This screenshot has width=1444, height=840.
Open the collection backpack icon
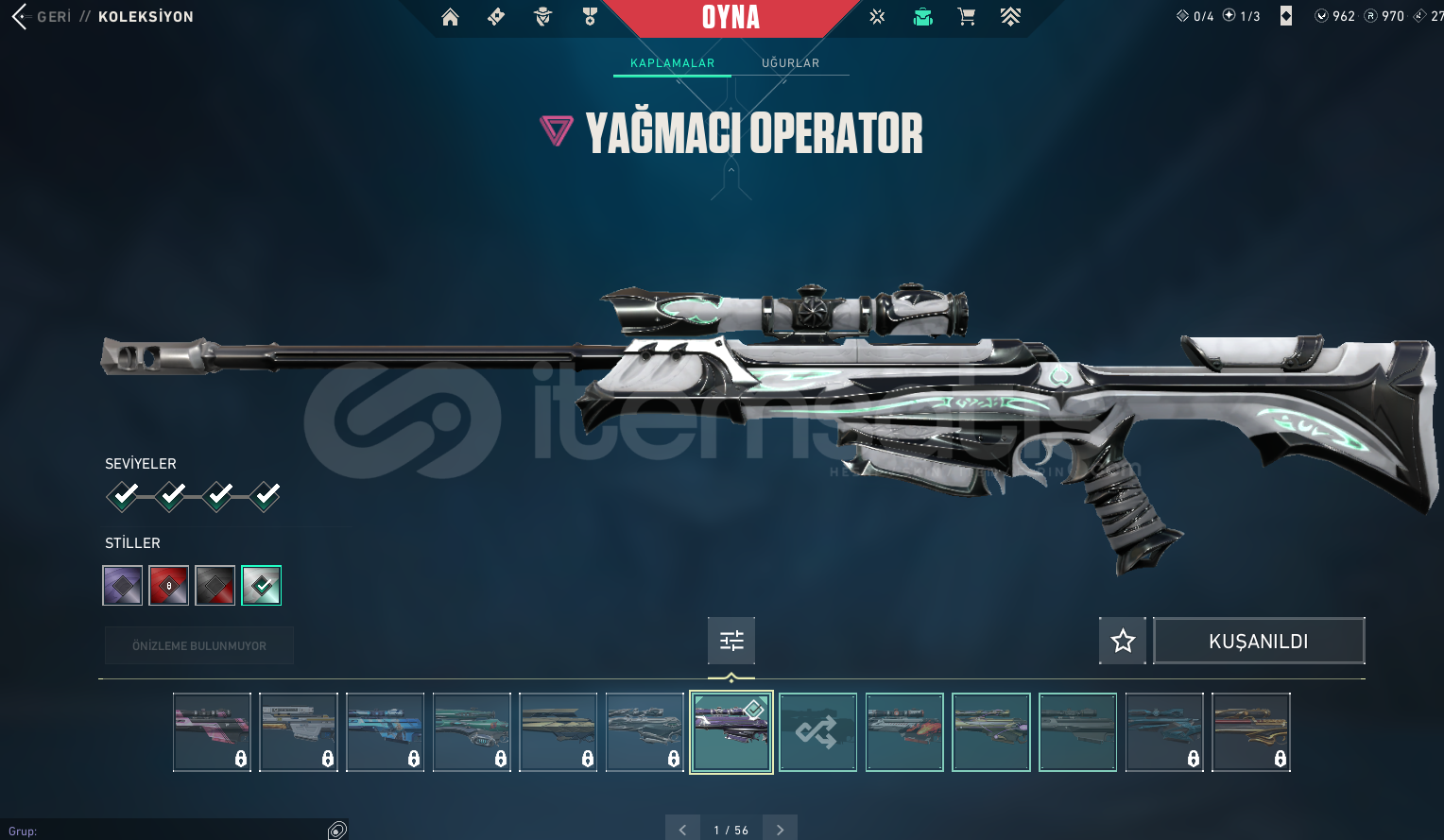coord(922,16)
